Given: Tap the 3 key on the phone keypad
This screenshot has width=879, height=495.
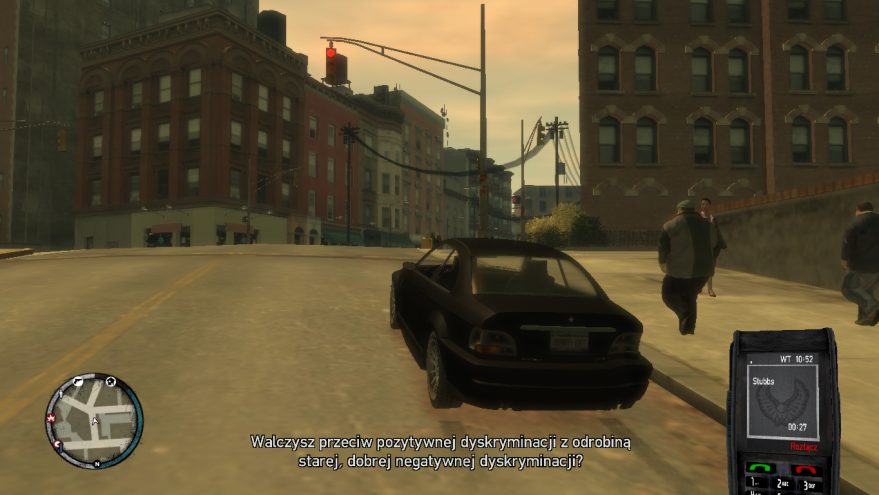Looking at the screenshot, I should (x=808, y=485).
